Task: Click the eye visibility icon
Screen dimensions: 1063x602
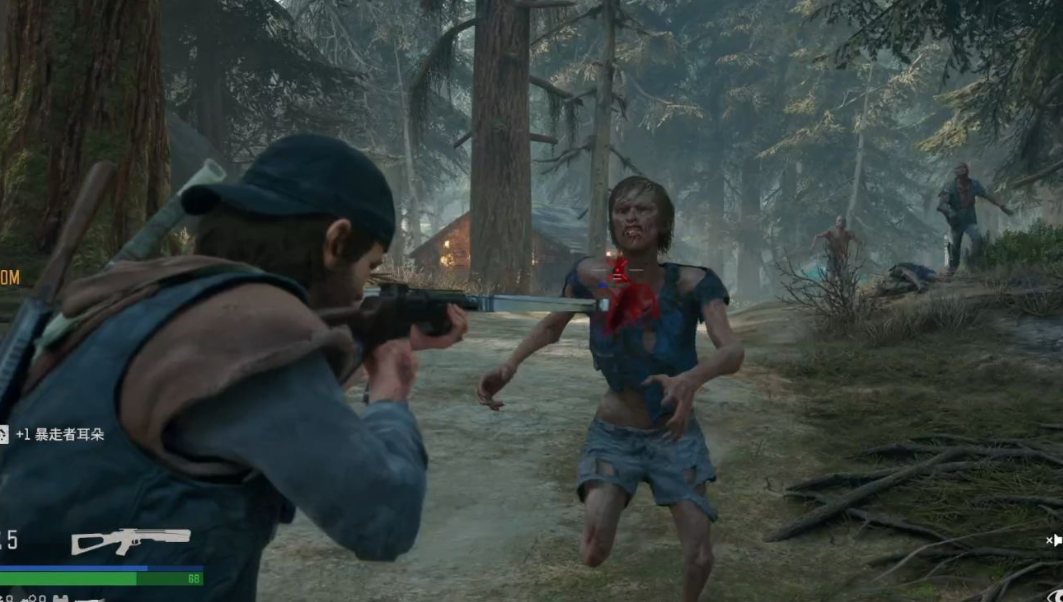Action: pyautogui.click(x=1056, y=594)
